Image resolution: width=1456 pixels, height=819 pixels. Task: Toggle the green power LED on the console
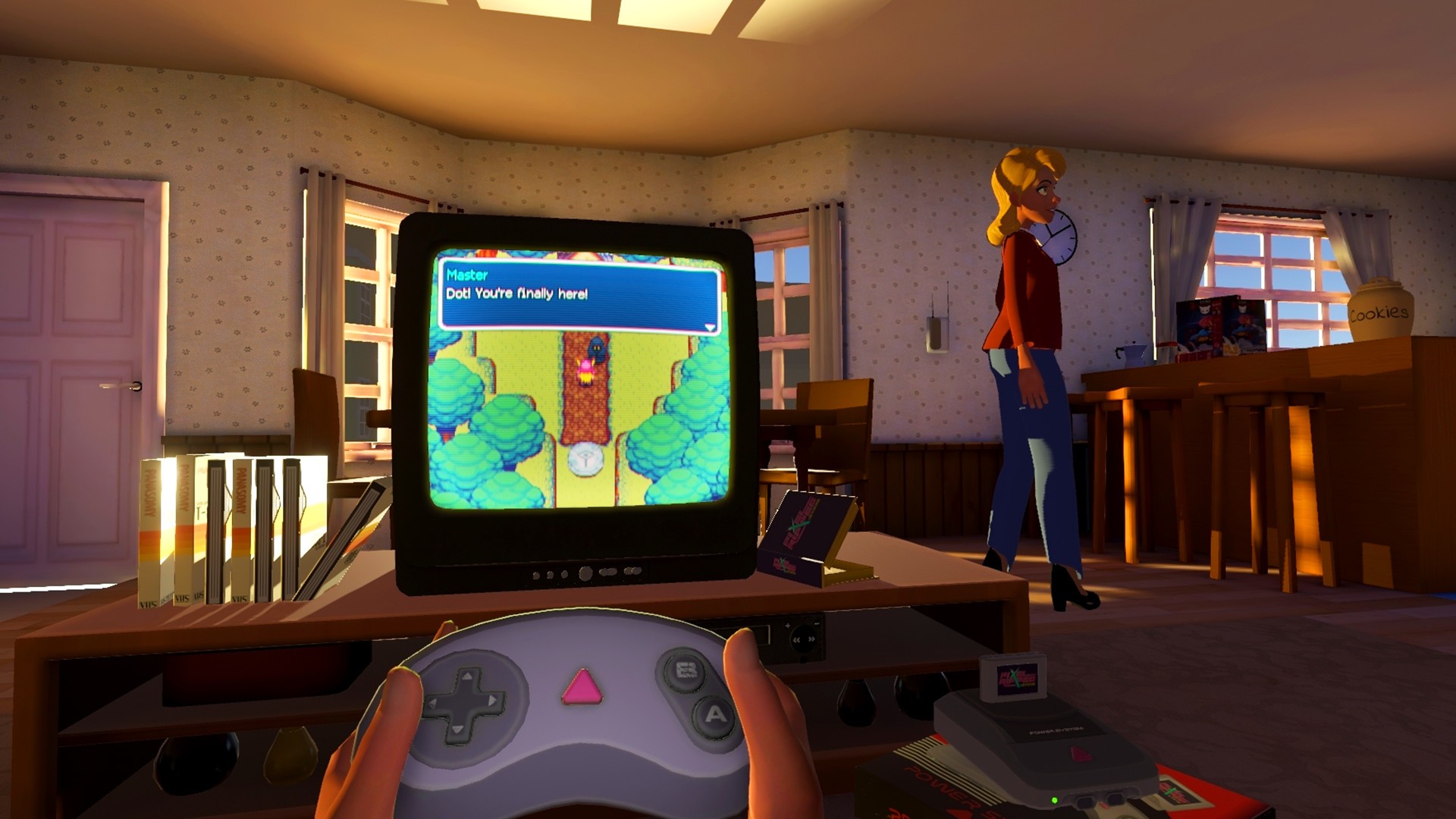1054,799
